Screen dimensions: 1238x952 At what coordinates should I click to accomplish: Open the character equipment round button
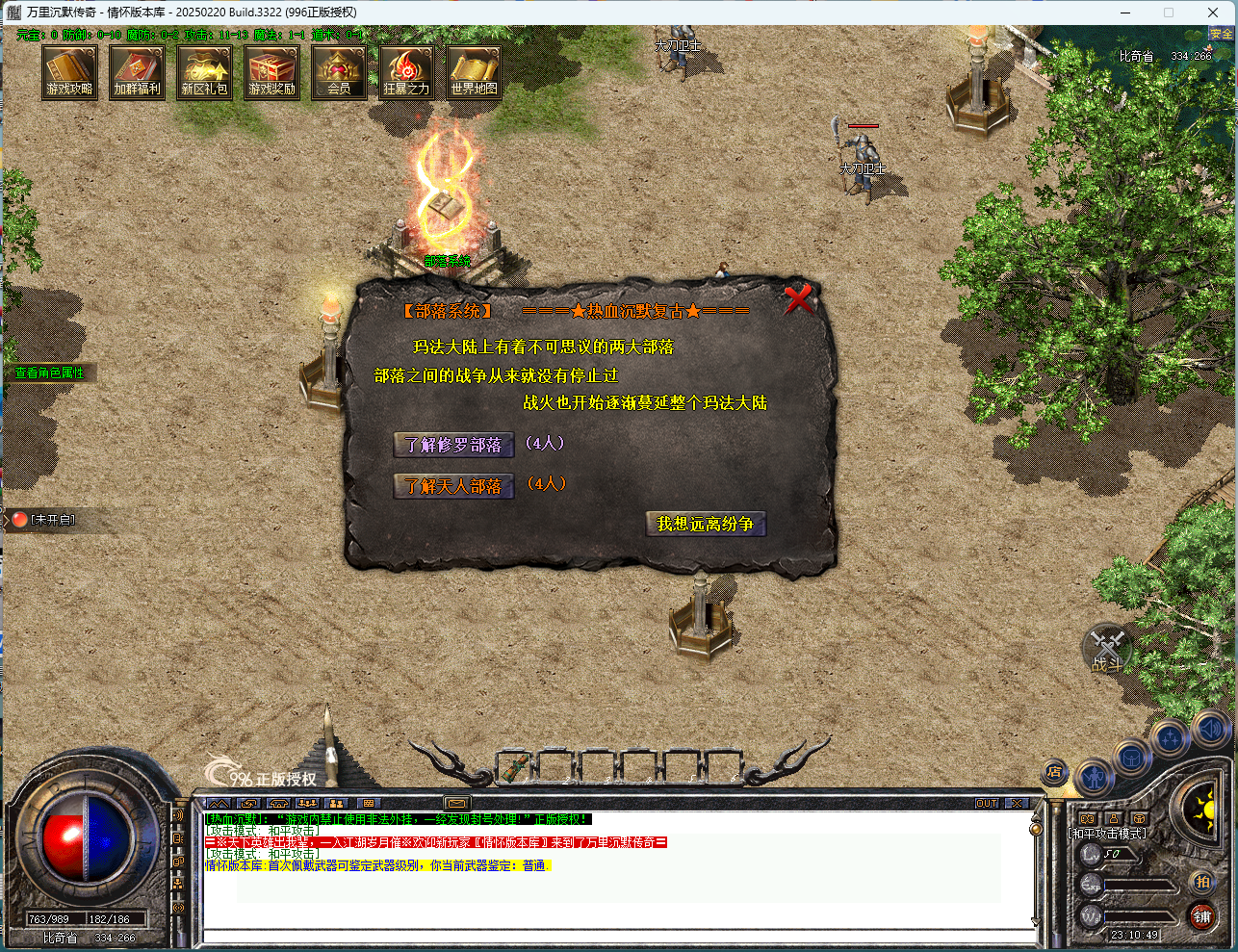[1094, 776]
